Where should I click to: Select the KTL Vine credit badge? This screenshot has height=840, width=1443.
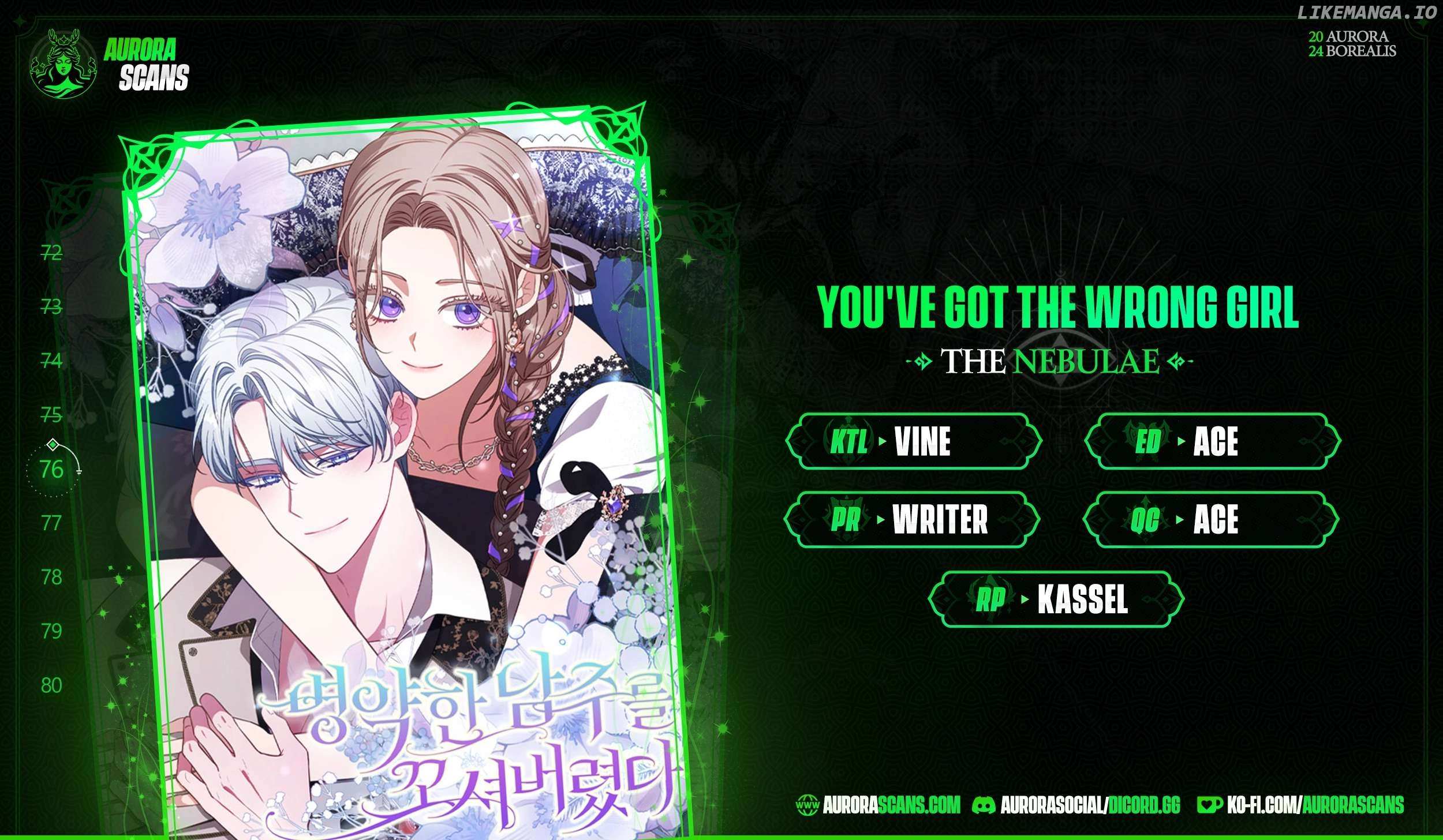913,442
